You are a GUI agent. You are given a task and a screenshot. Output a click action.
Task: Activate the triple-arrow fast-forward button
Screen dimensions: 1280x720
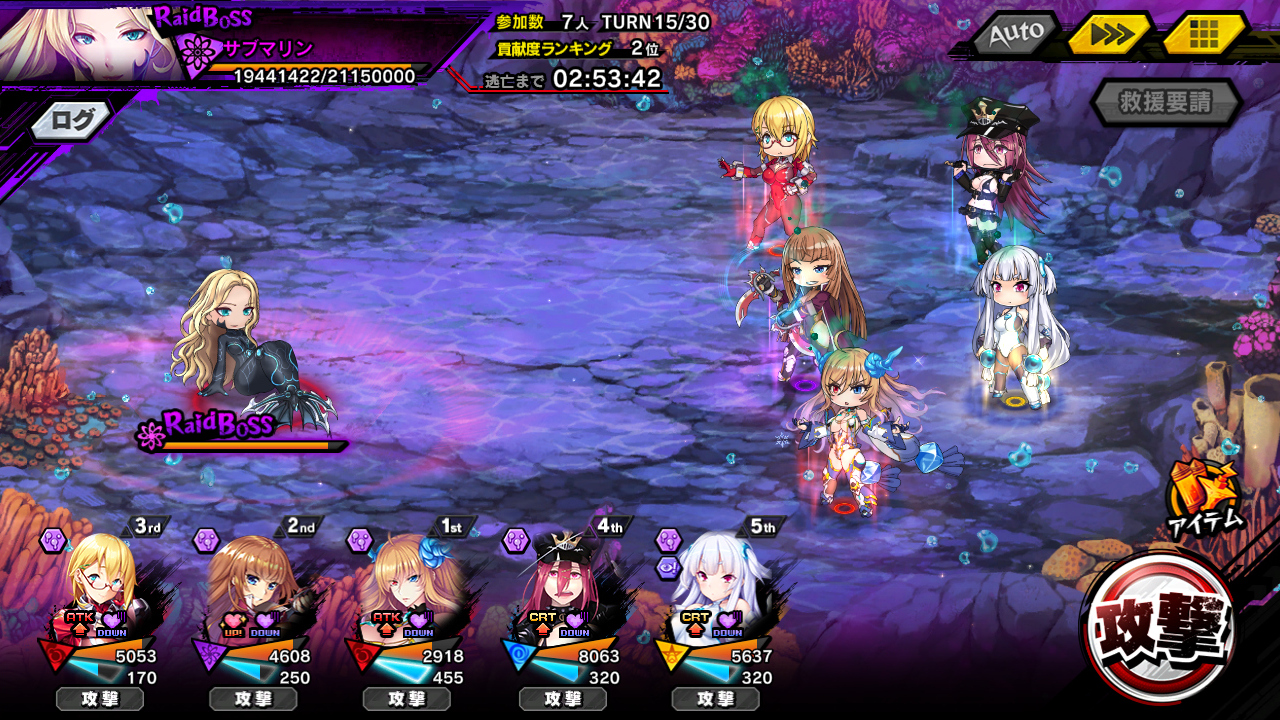(x=1109, y=35)
